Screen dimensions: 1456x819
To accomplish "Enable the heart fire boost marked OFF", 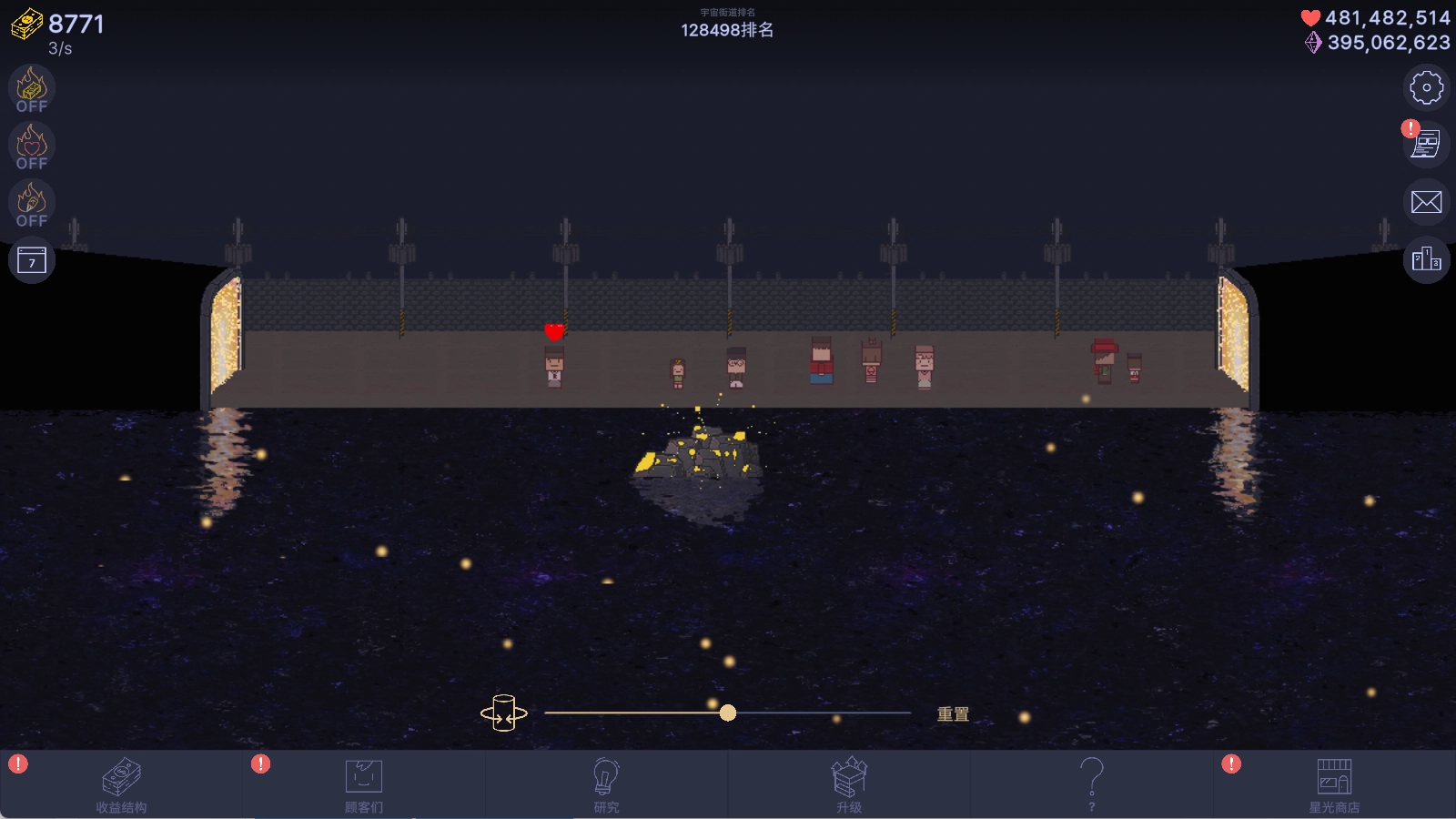I will pyautogui.click(x=31, y=146).
